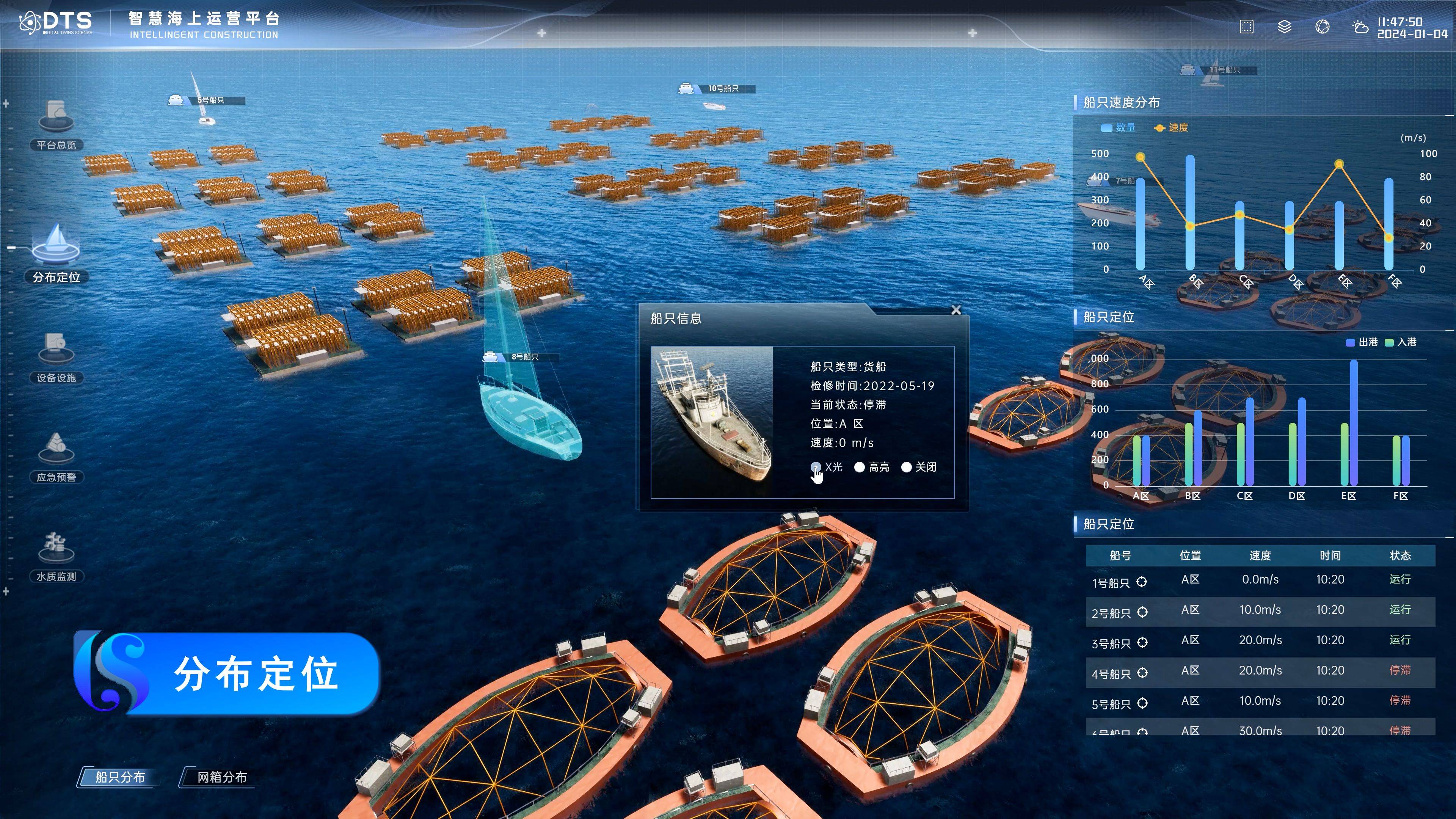
Task: Choose the 高亮 highlight display option
Action: tap(859, 467)
